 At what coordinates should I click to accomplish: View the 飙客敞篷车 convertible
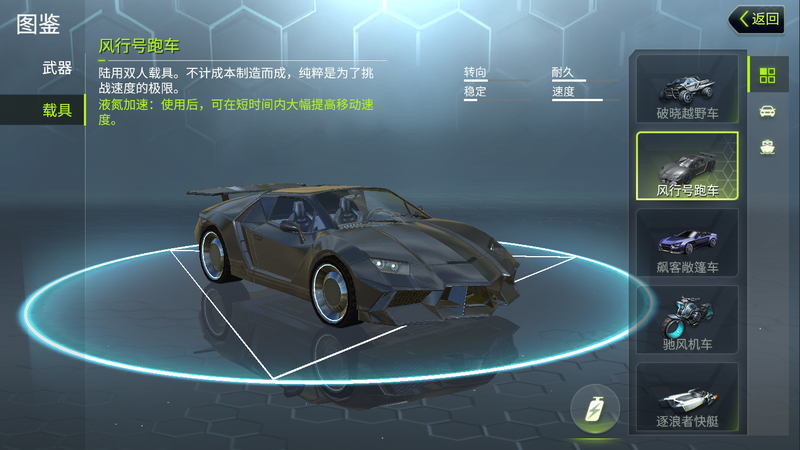[x=687, y=243]
